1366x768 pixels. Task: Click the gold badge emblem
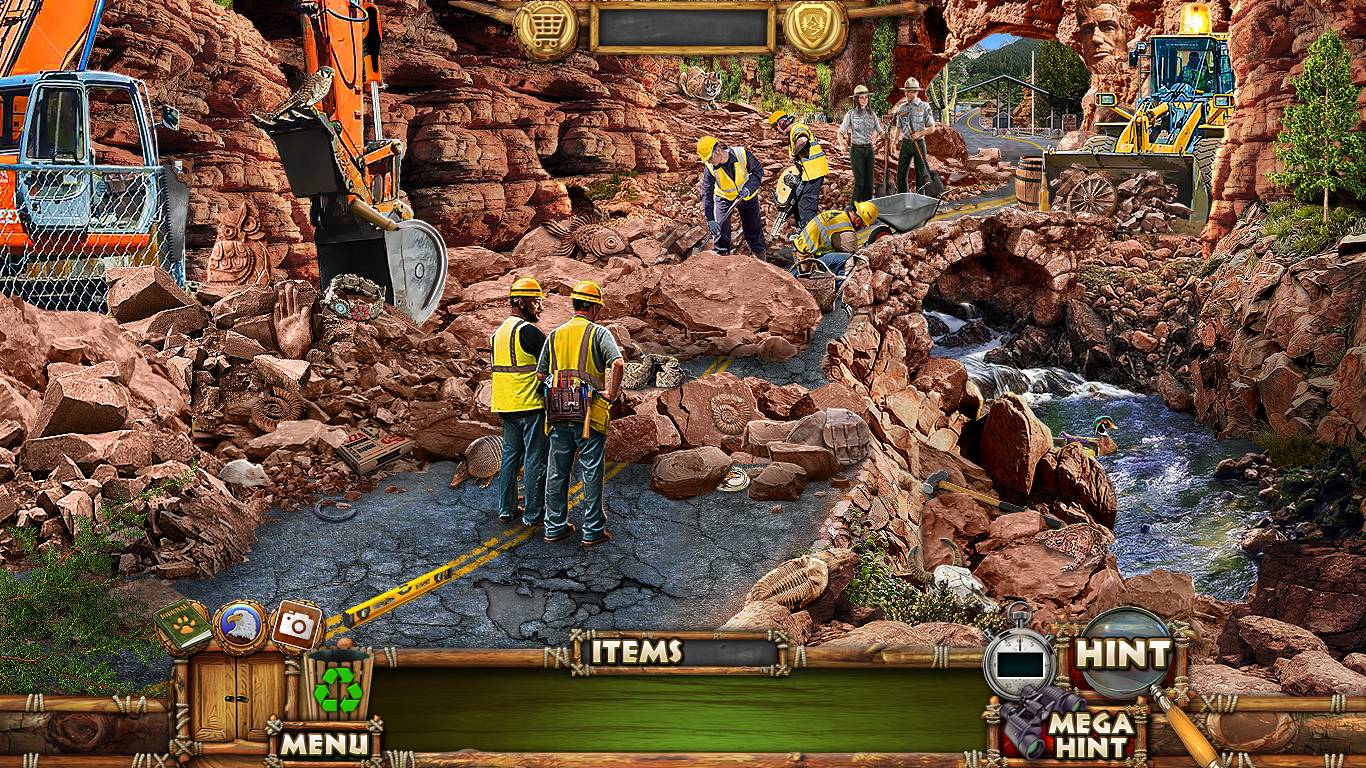tap(815, 29)
